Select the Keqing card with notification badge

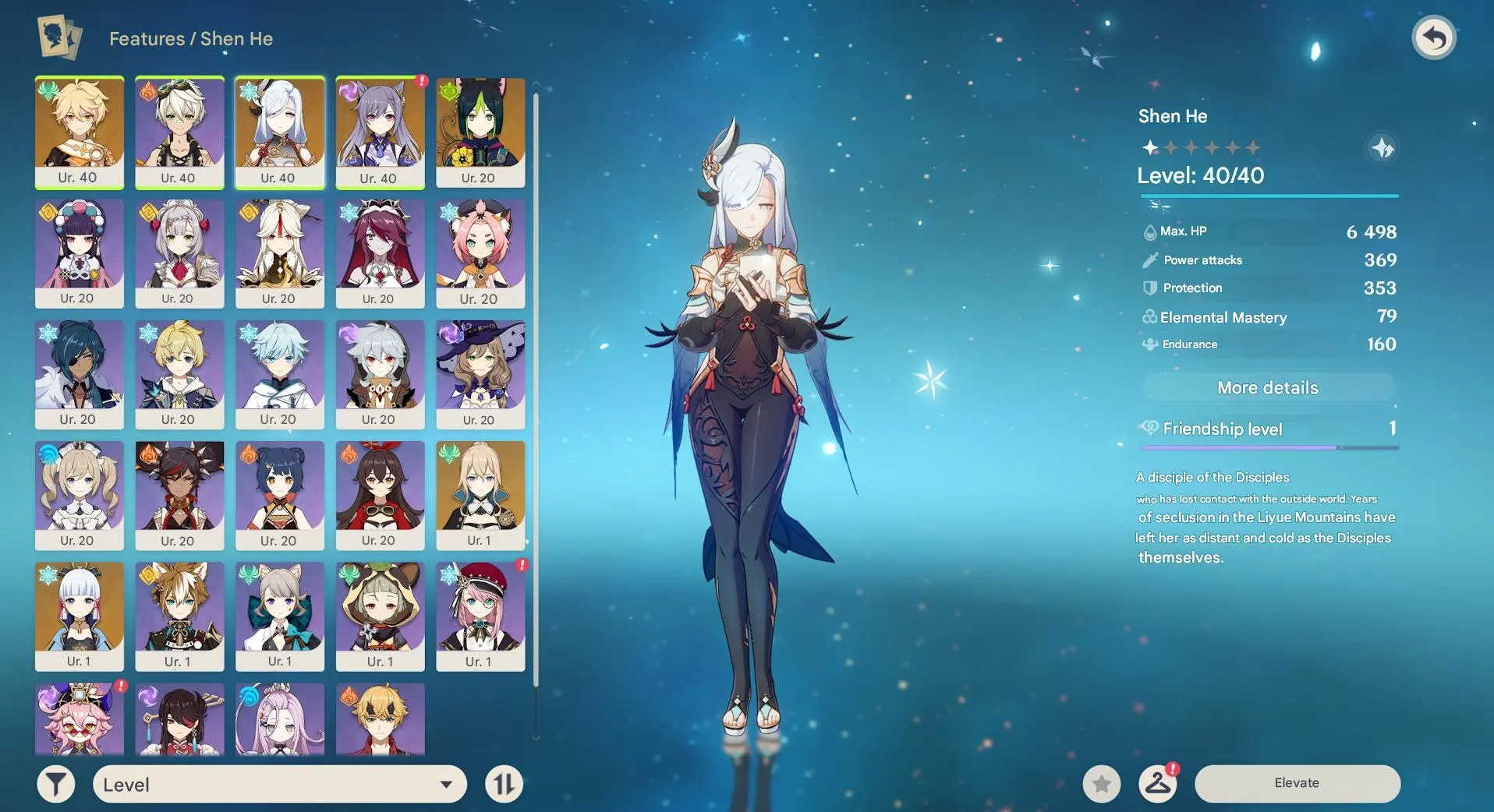tap(380, 132)
